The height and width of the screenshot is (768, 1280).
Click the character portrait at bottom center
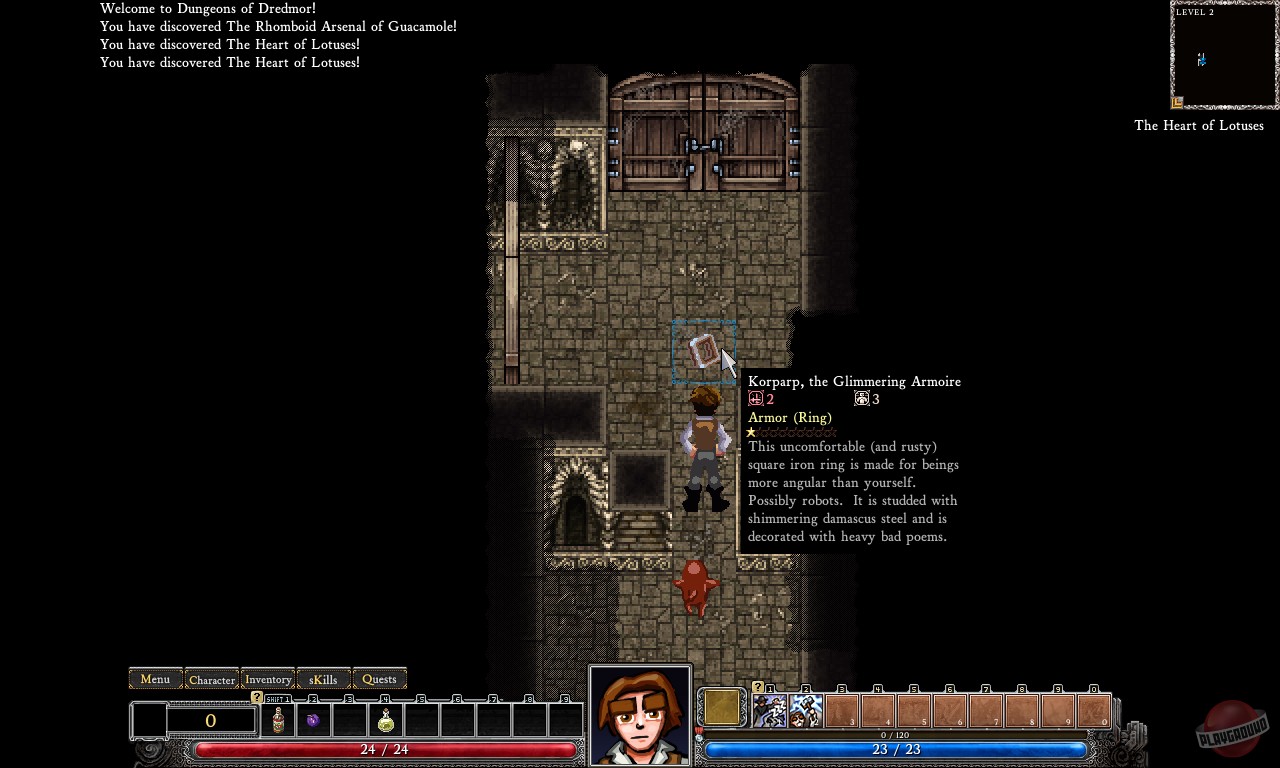click(x=640, y=715)
